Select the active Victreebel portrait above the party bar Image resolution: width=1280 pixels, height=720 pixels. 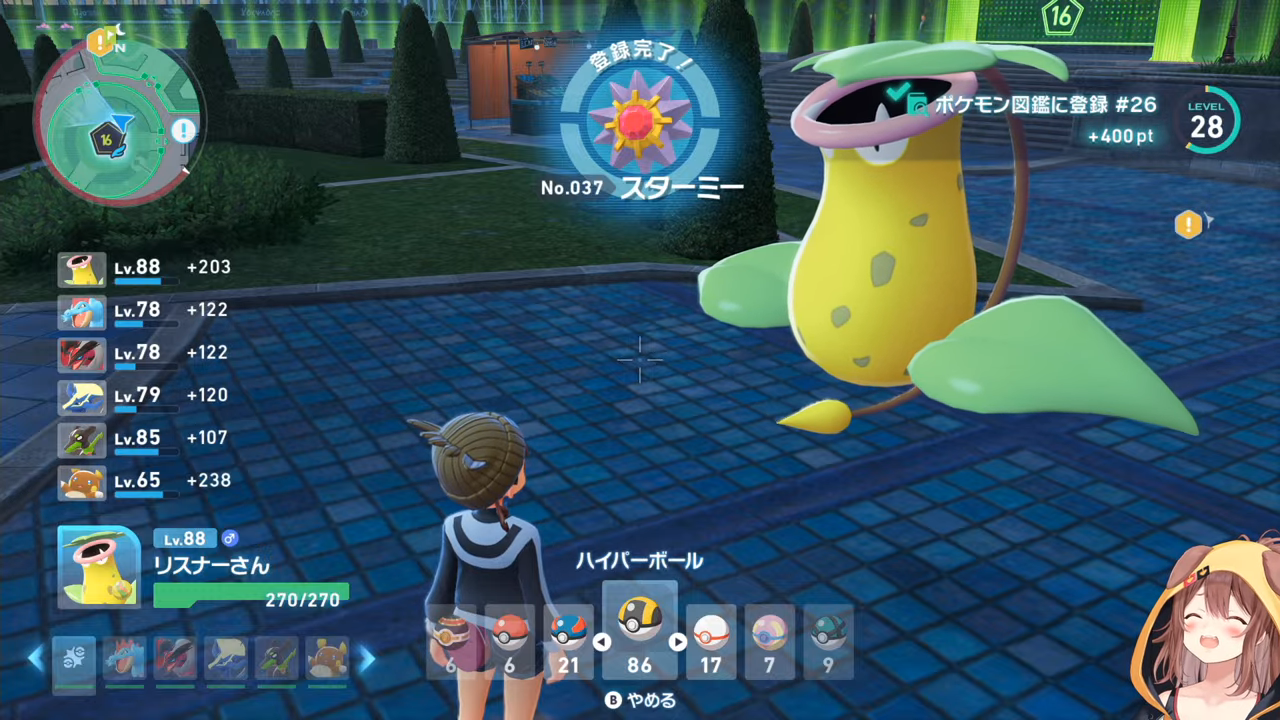tap(99, 567)
